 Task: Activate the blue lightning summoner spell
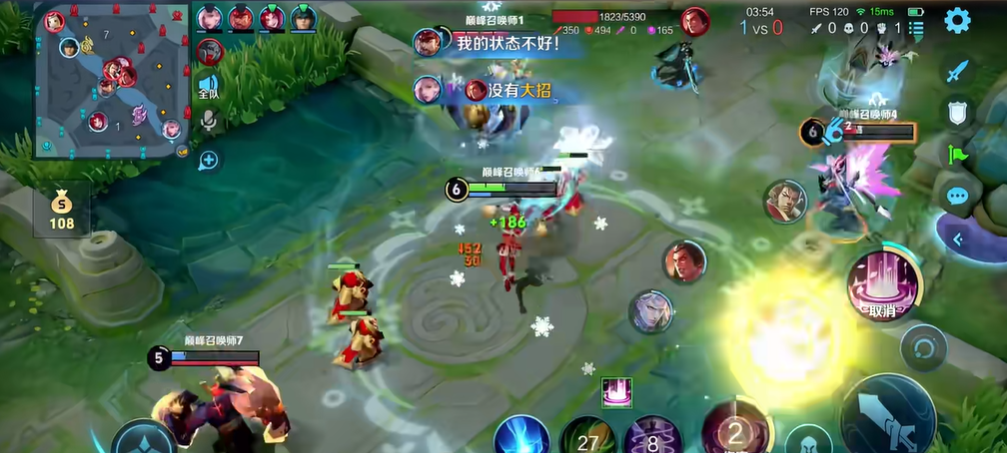click(x=521, y=436)
